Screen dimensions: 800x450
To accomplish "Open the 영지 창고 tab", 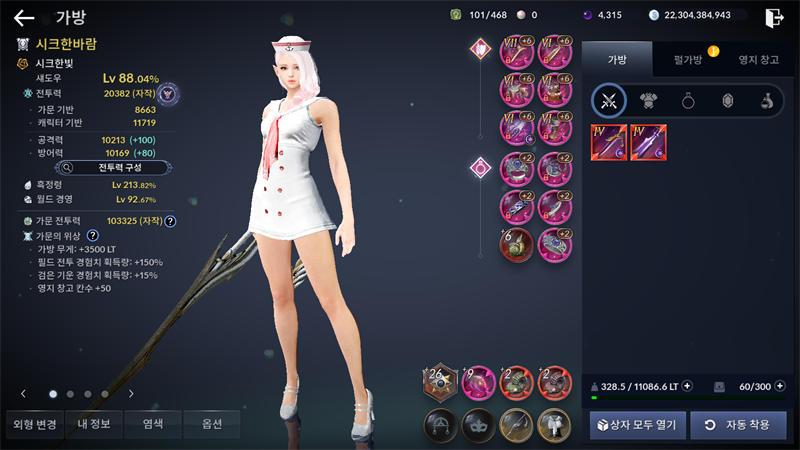I will pyautogui.click(x=756, y=59).
